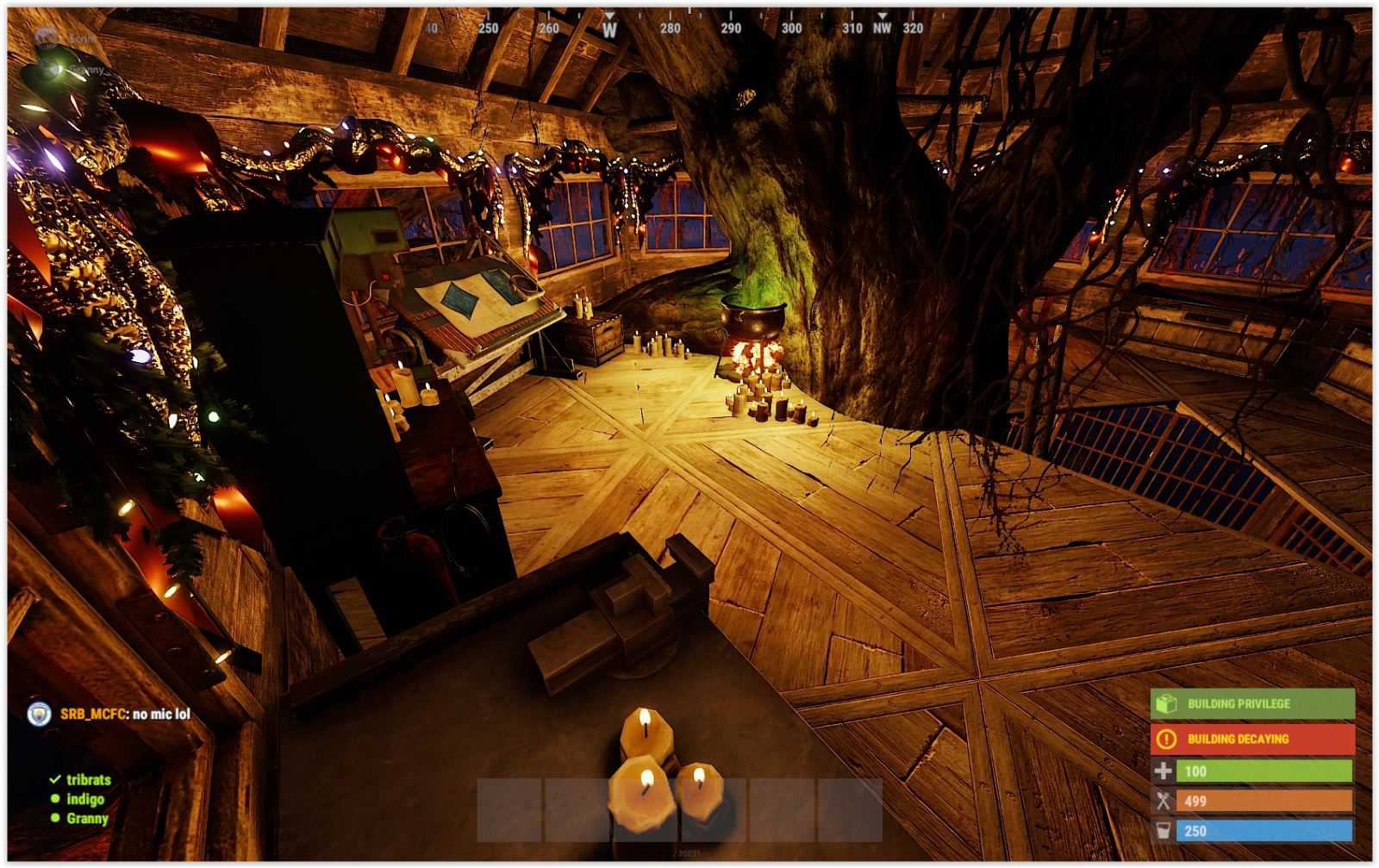Select indigo in the team list

pos(84,799)
